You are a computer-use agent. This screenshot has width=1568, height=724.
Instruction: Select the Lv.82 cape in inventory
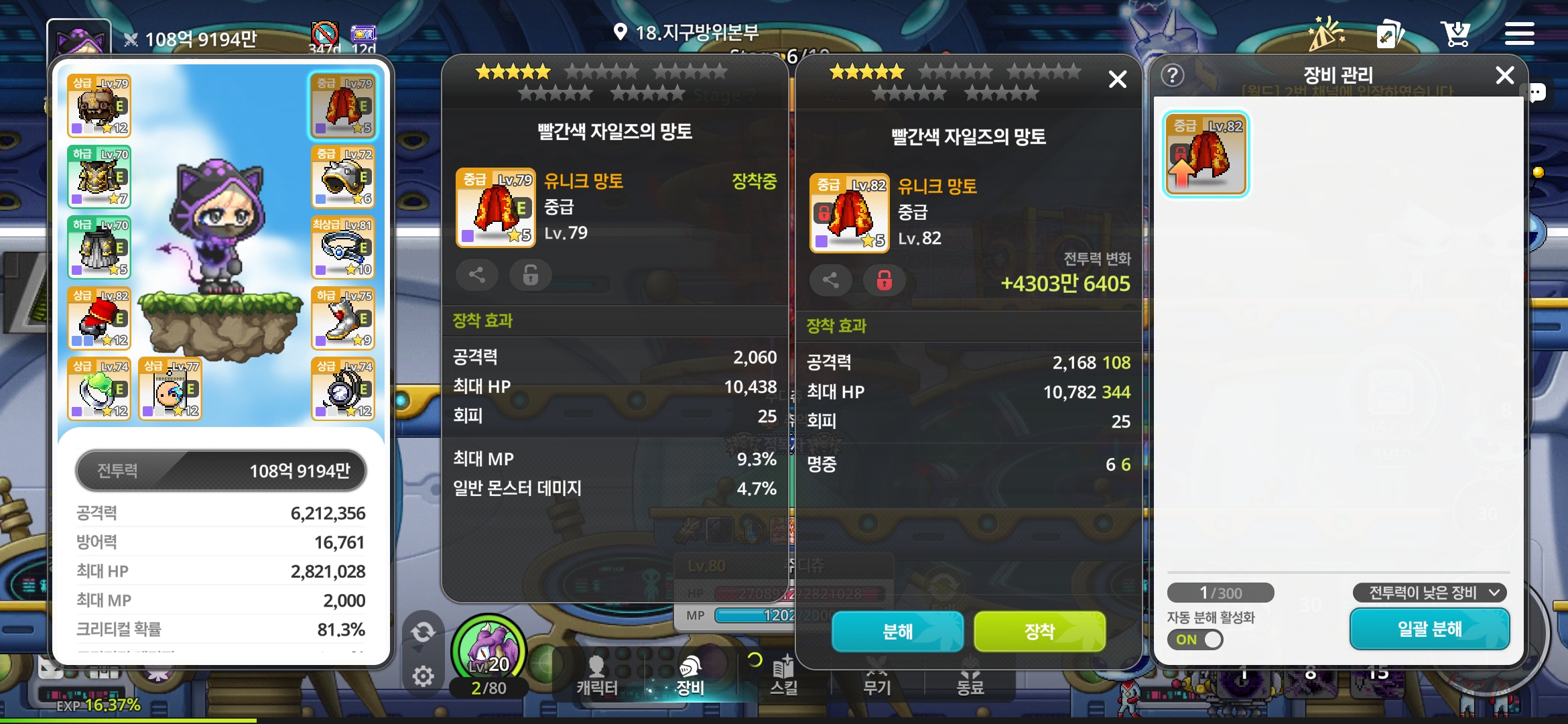point(1205,154)
